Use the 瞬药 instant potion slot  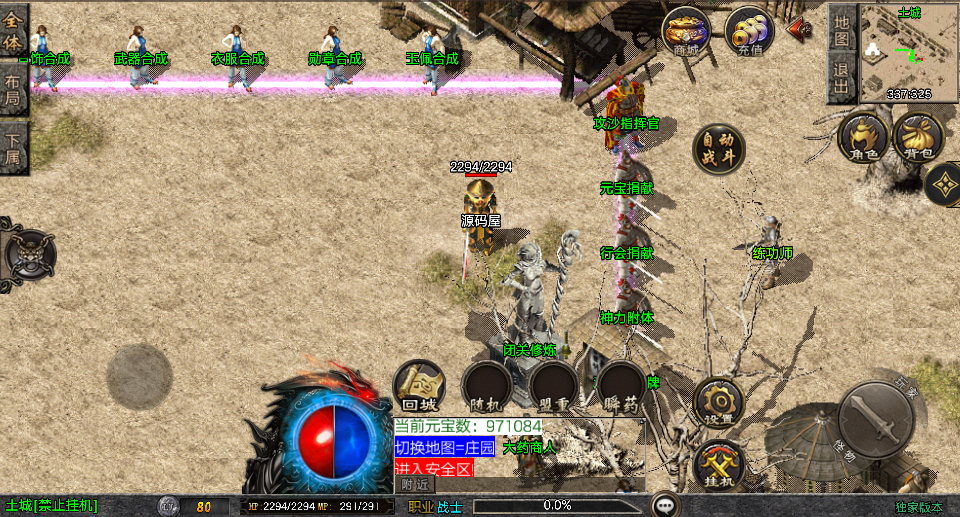pos(621,386)
